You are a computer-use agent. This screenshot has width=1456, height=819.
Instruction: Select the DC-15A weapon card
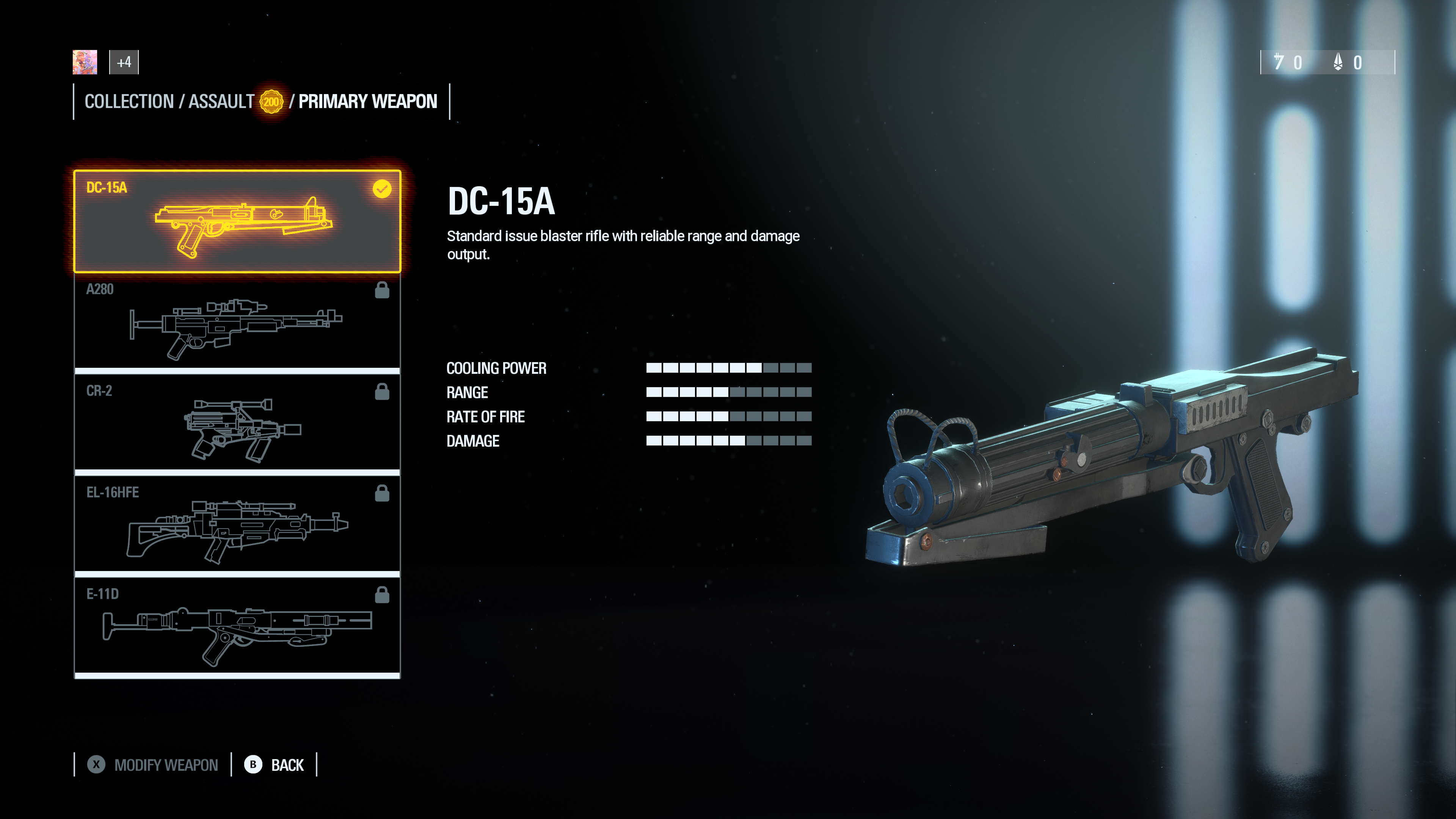(237, 221)
